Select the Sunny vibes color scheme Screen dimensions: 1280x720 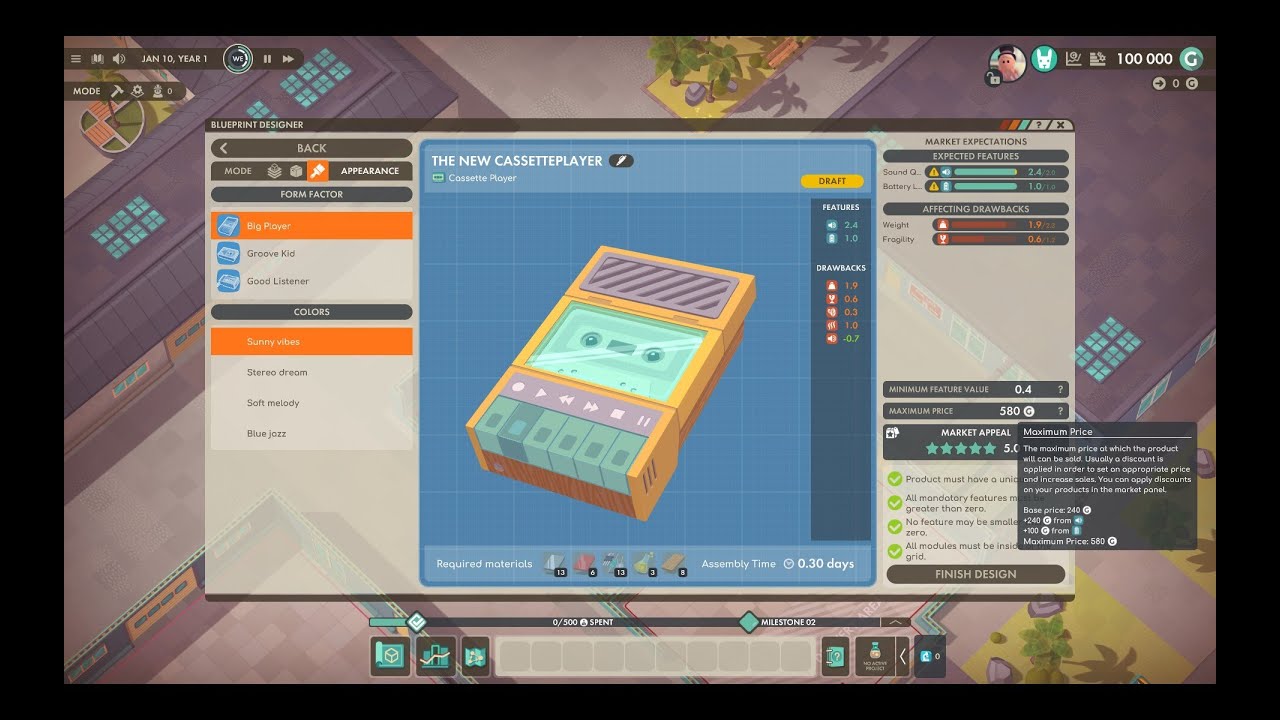click(x=273, y=342)
